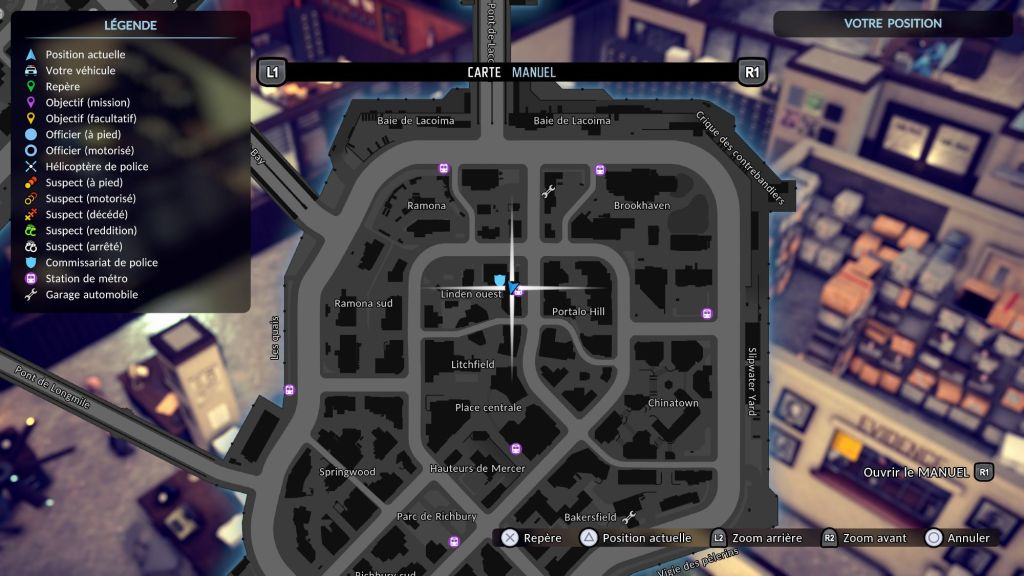Viewport: 1024px width, 576px height.
Task: Select the Hélicoptère de police legend entry
Action: tap(96, 167)
